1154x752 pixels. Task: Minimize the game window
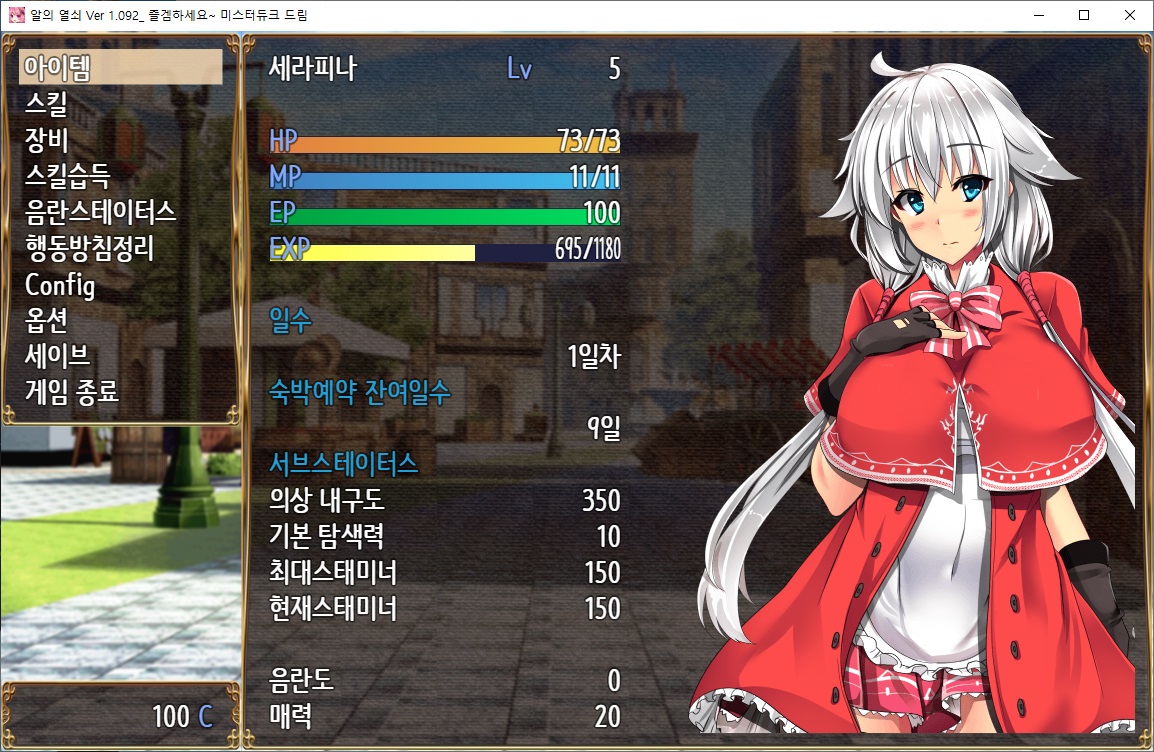coord(1038,15)
